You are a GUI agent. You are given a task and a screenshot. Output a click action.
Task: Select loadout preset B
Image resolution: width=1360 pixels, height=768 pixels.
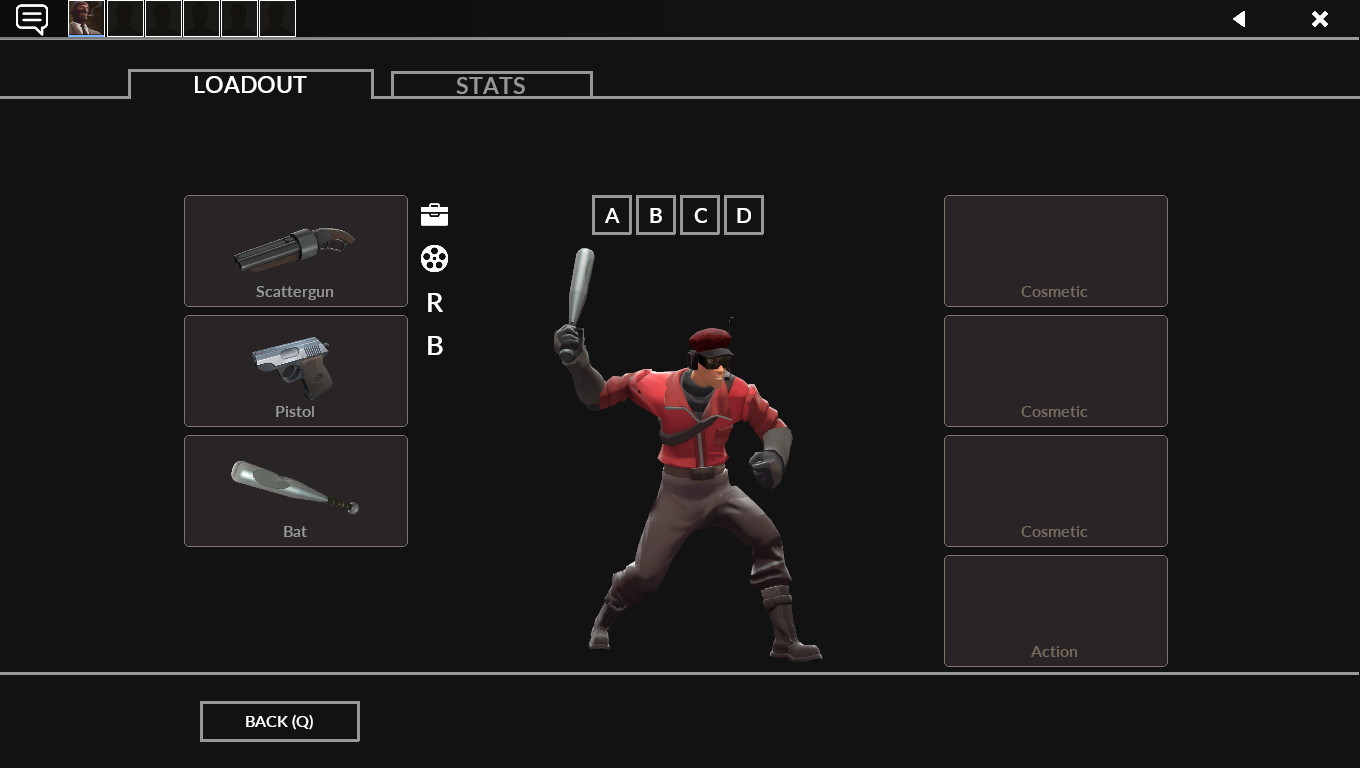[x=656, y=214]
